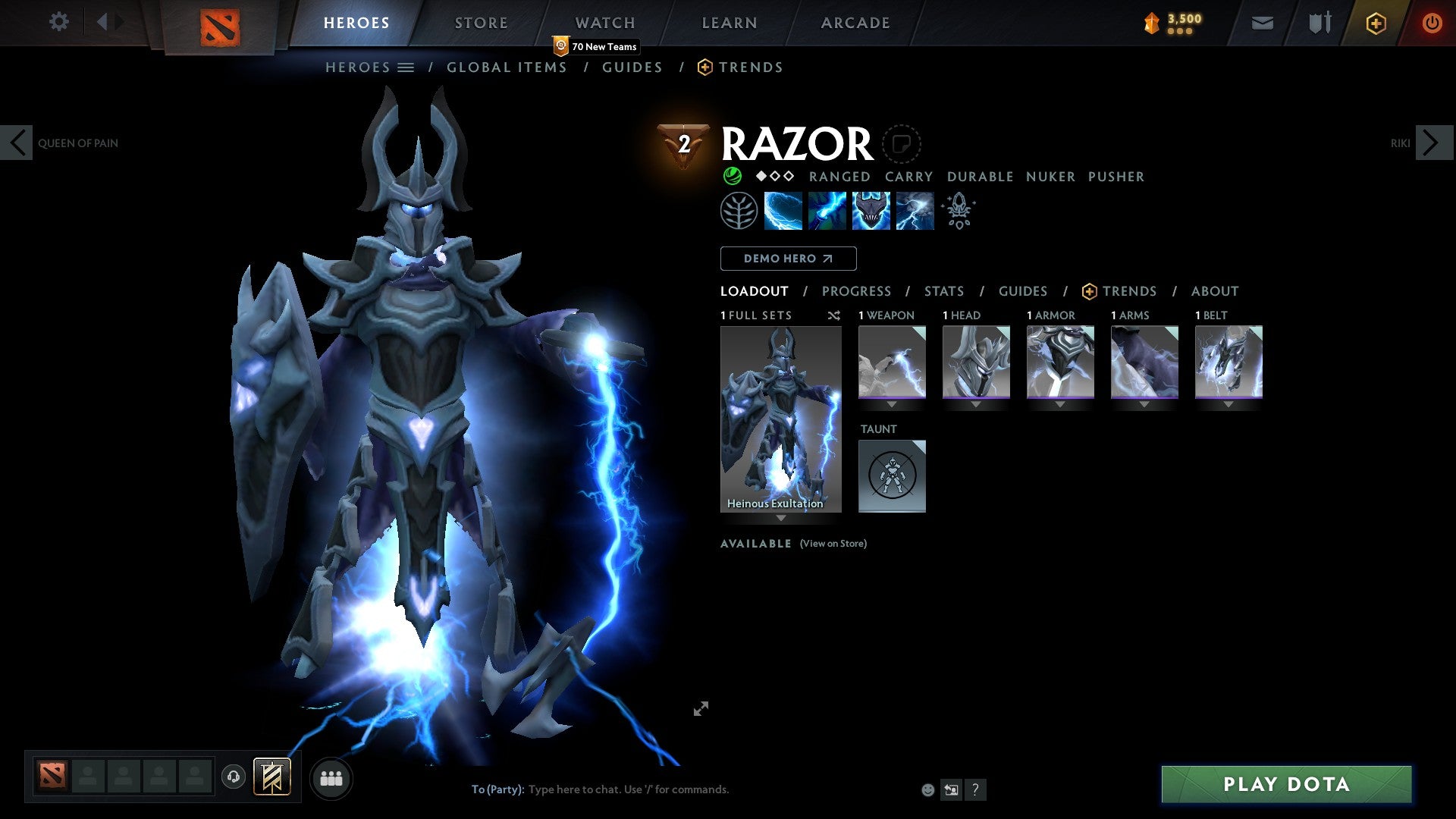Expand hero model with the fullscreen arrows
Viewport: 1456px width, 819px height.
pyautogui.click(x=701, y=708)
